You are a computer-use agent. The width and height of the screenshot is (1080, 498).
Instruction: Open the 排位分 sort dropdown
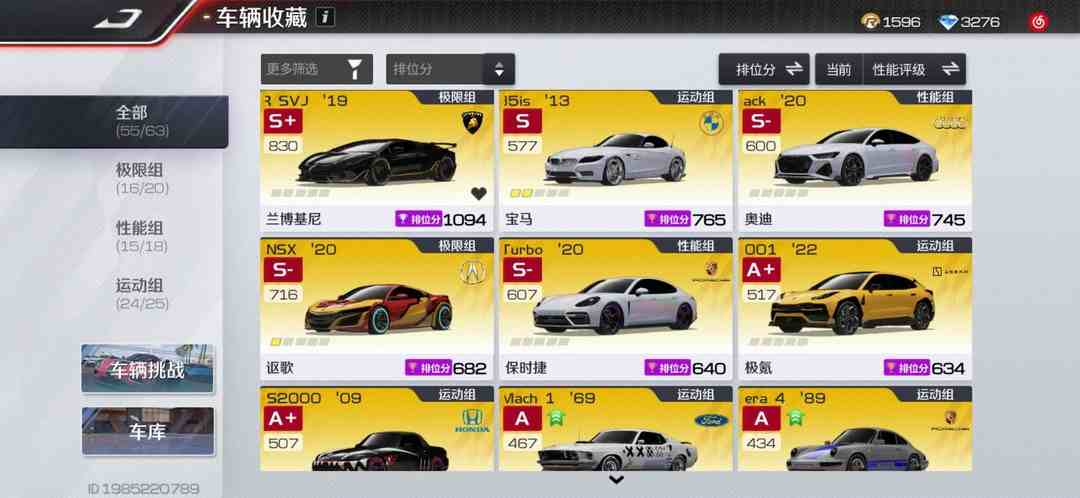tap(450, 69)
